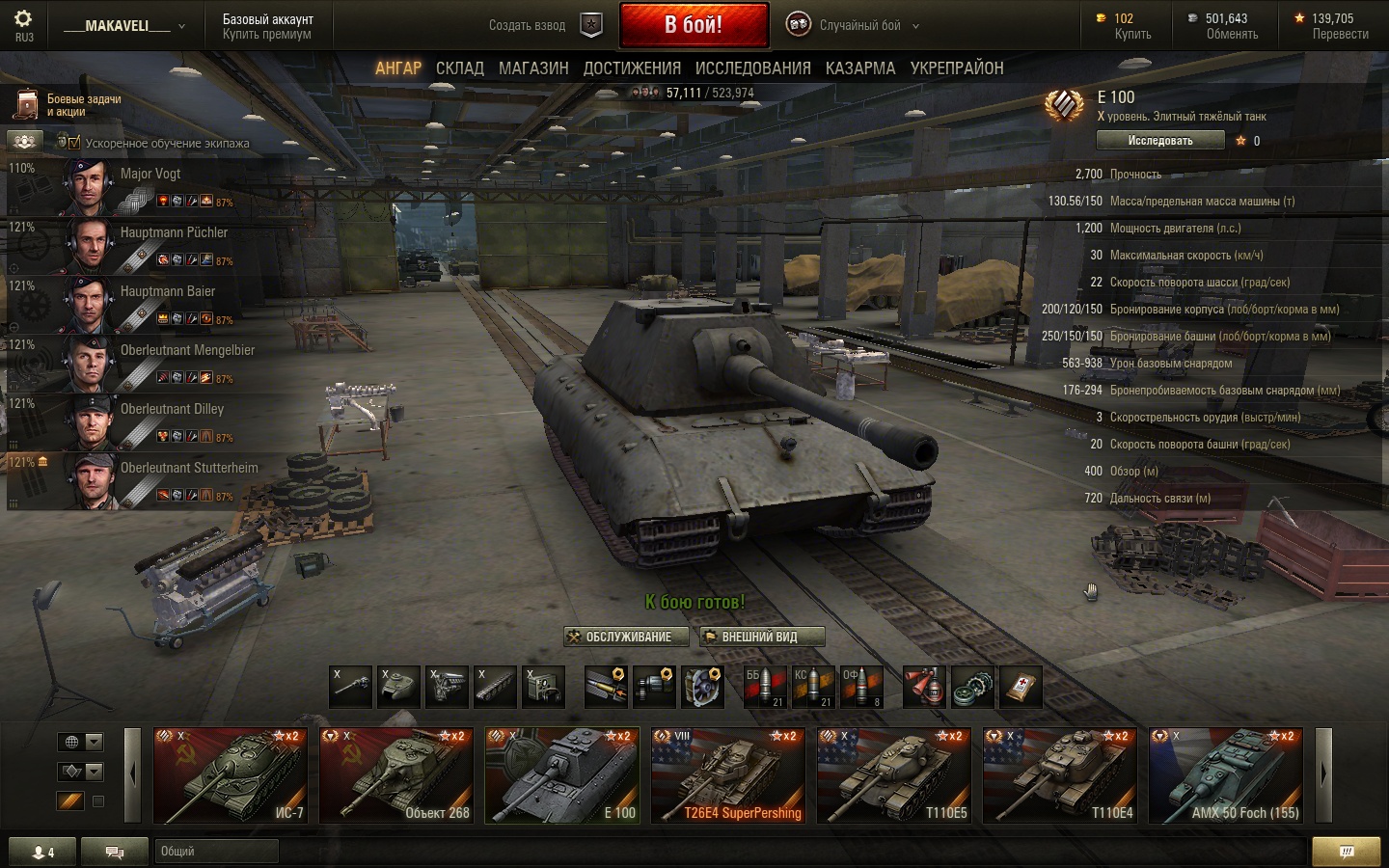Open ОБСЛУЖИВАНИЕ service menu
The image size is (1389, 868).
click(x=626, y=637)
